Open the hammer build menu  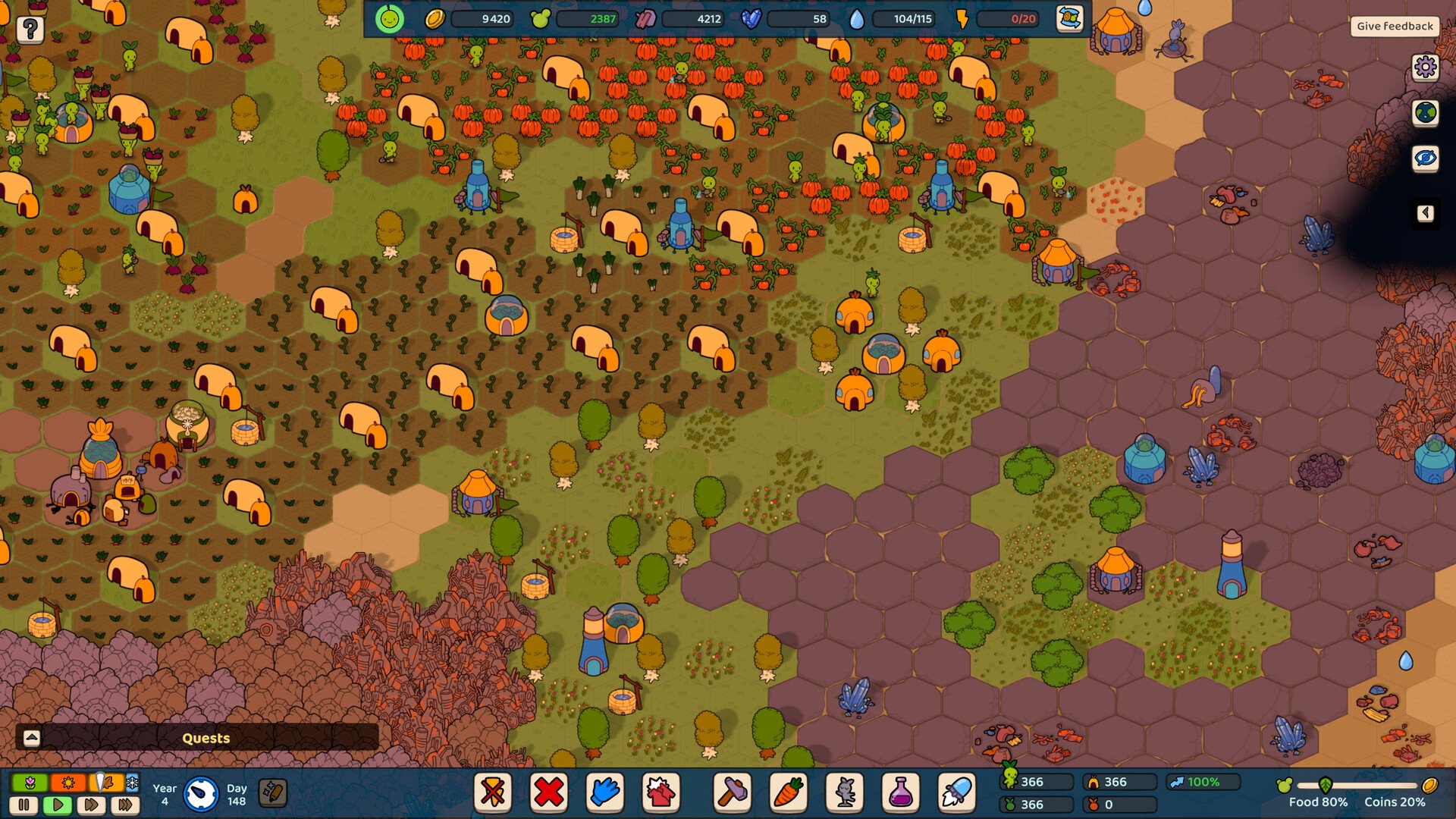click(733, 792)
